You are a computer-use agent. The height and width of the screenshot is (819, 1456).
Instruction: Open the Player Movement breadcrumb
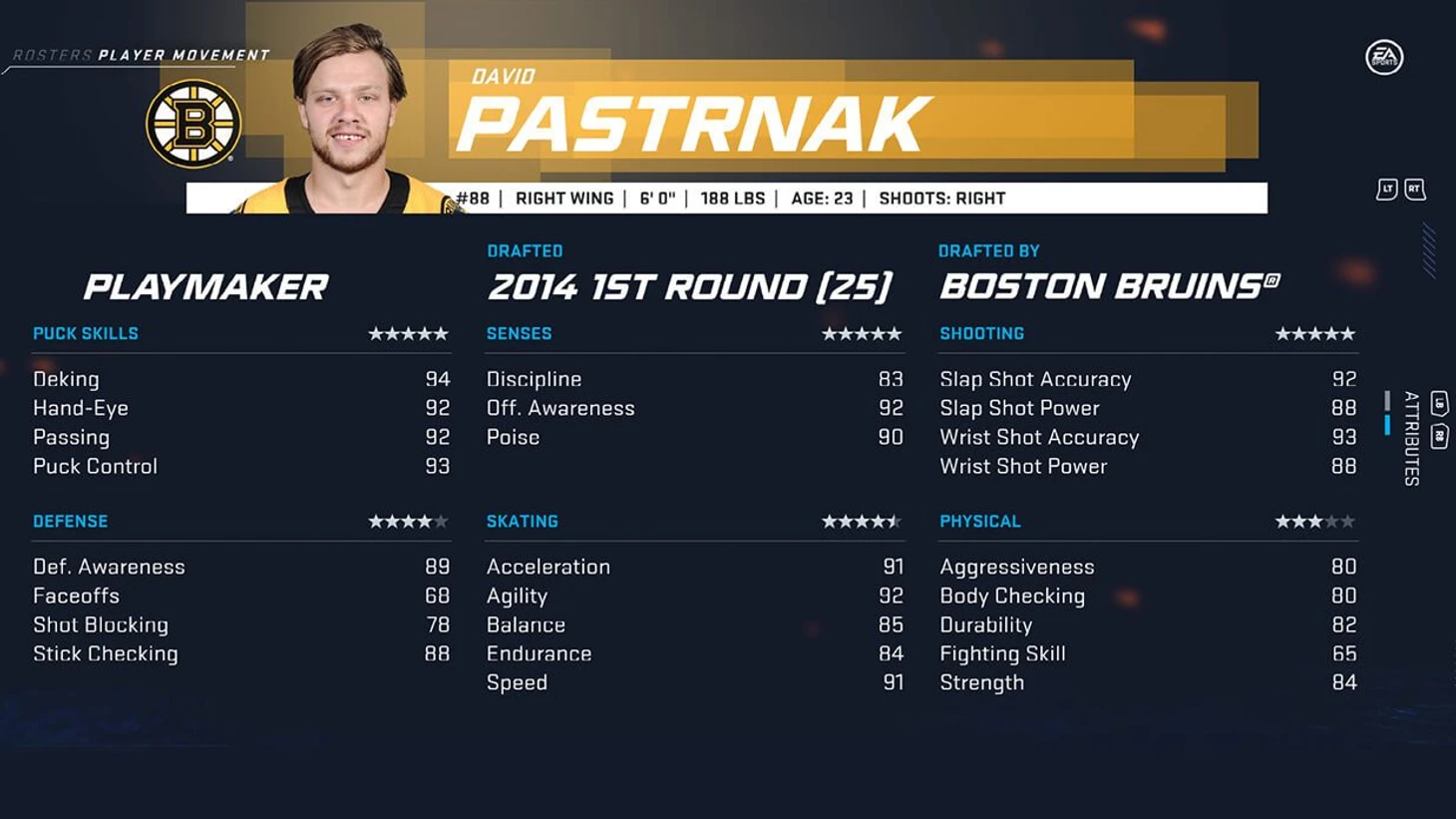coord(183,56)
